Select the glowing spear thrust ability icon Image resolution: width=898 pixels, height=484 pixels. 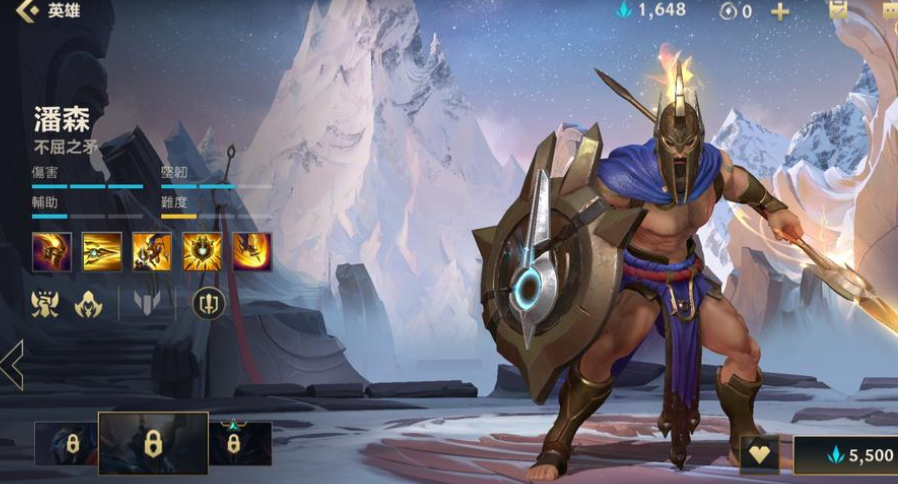pyautogui.click(x=102, y=251)
